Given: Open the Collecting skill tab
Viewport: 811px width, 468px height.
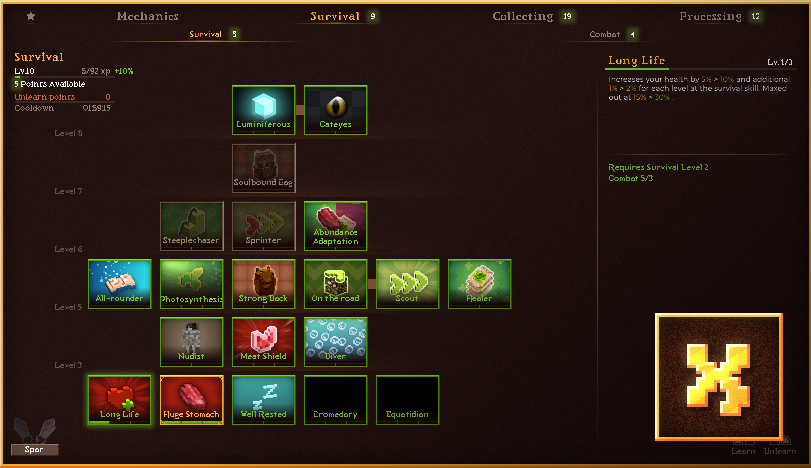Looking at the screenshot, I should point(523,16).
